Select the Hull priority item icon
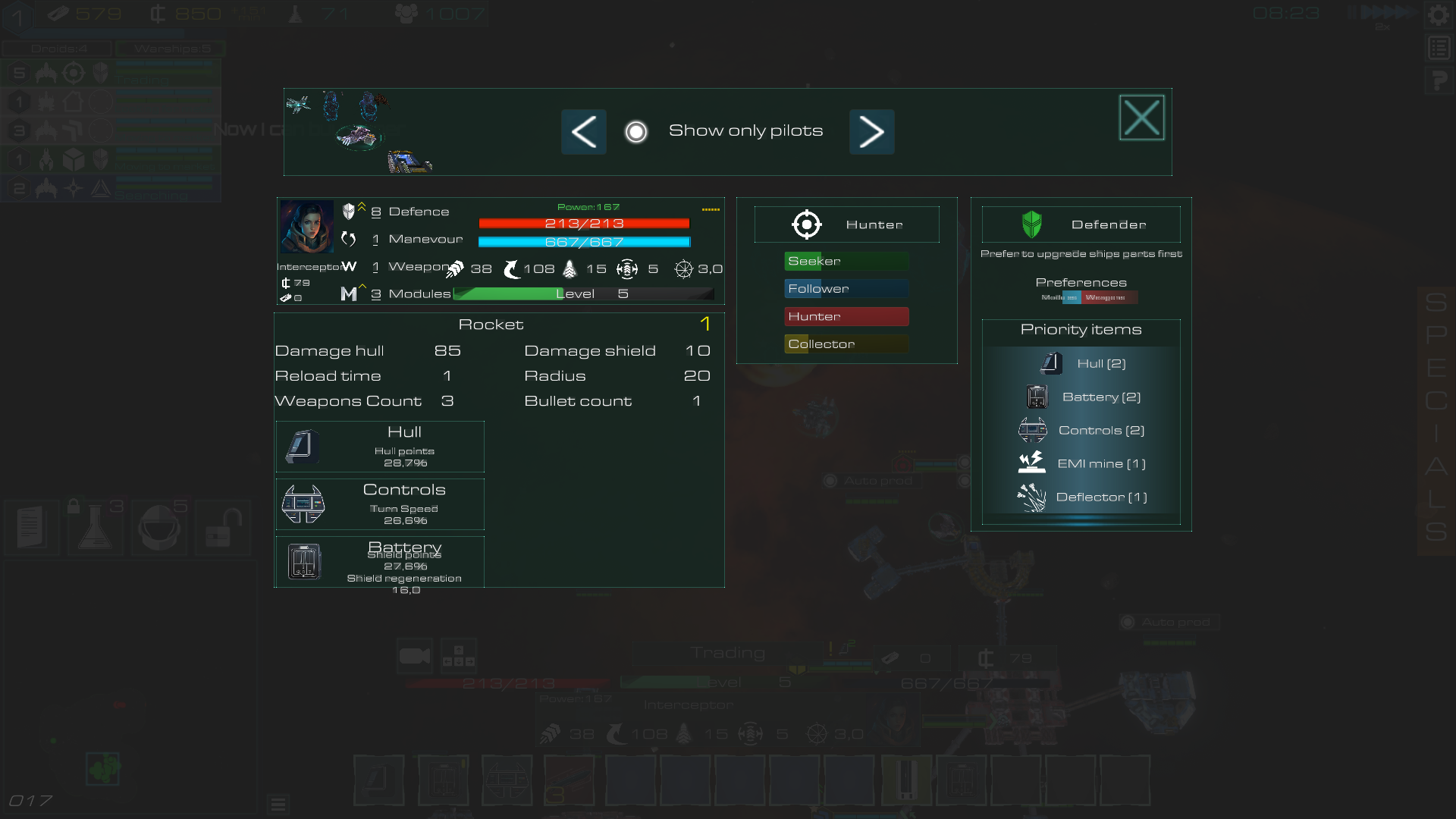The height and width of the screenshot is (819, 1456). (1051, 362)
